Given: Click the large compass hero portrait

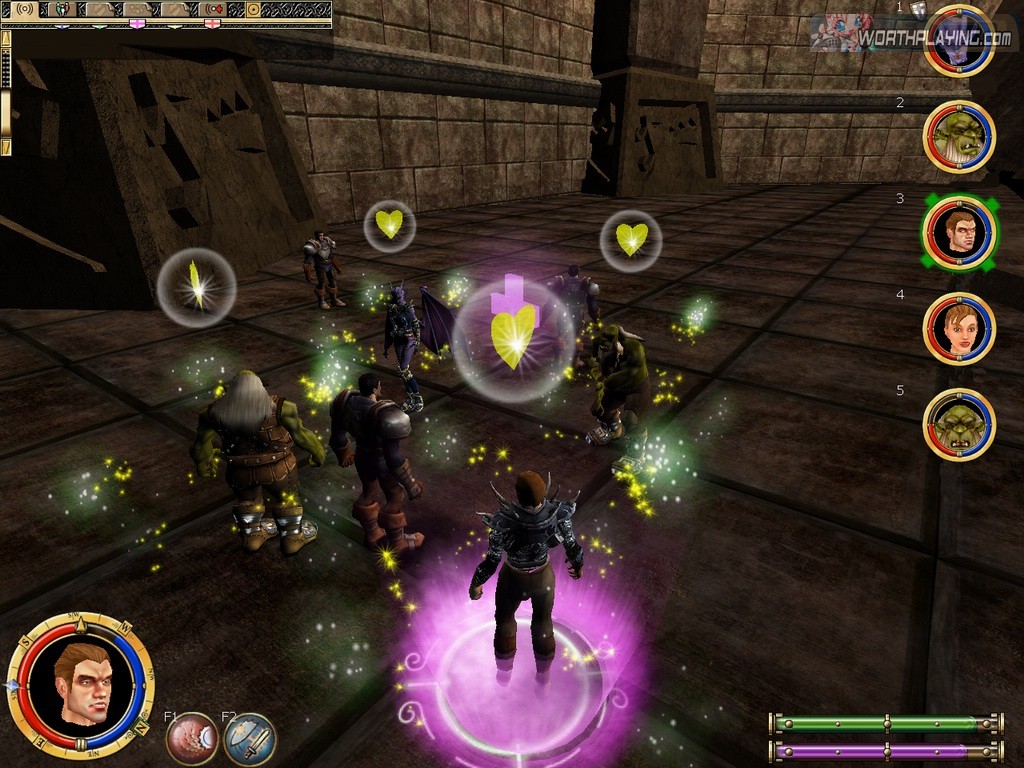Looking at the screenshot, I should click(x=81, y=685).
